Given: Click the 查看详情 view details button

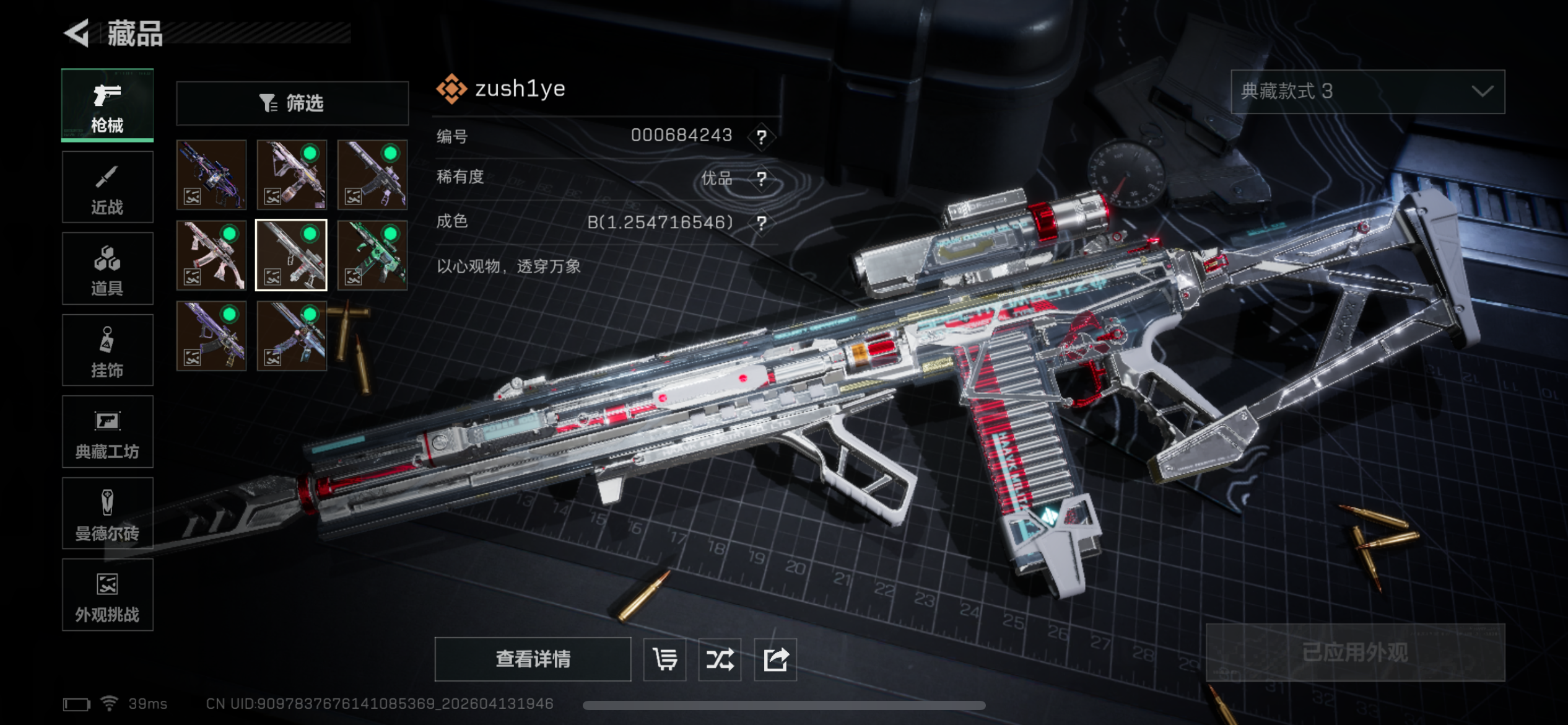Looking at the screenshot, I should (x=533, y=659).
